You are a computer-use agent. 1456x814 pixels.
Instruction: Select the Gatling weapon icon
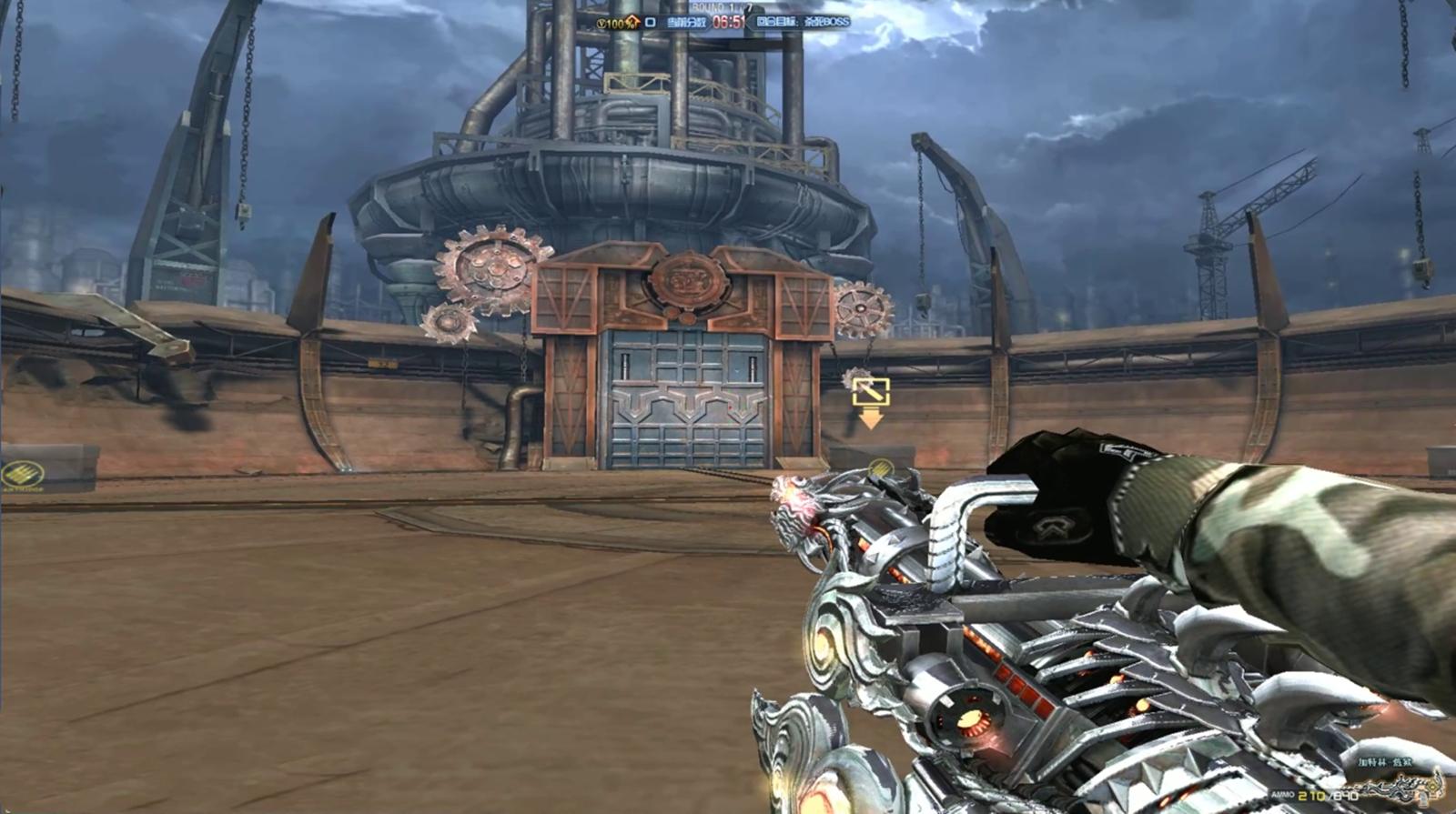(x=1401, y=786)
